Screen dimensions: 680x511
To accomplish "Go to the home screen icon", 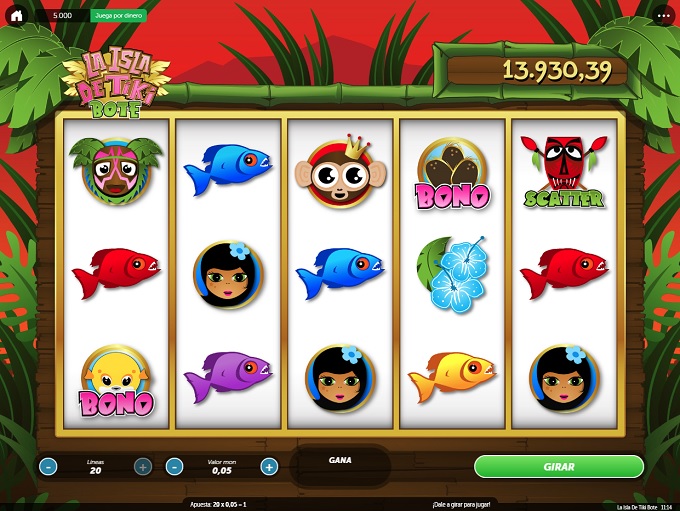I will tap(16, 16).
